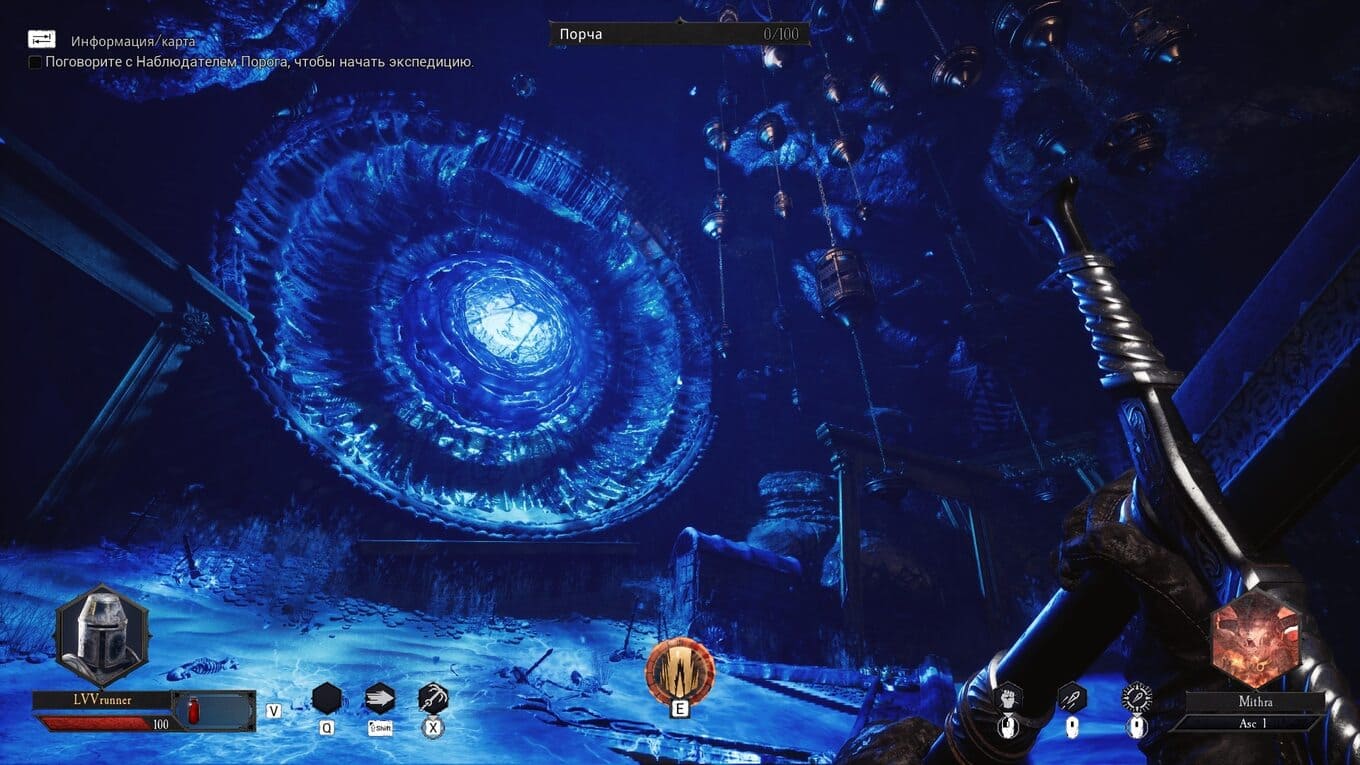The height and width of the screenshot is (765, 1360).
Task: Activate the empty hexagon ability slot
Action: [327, 698]
